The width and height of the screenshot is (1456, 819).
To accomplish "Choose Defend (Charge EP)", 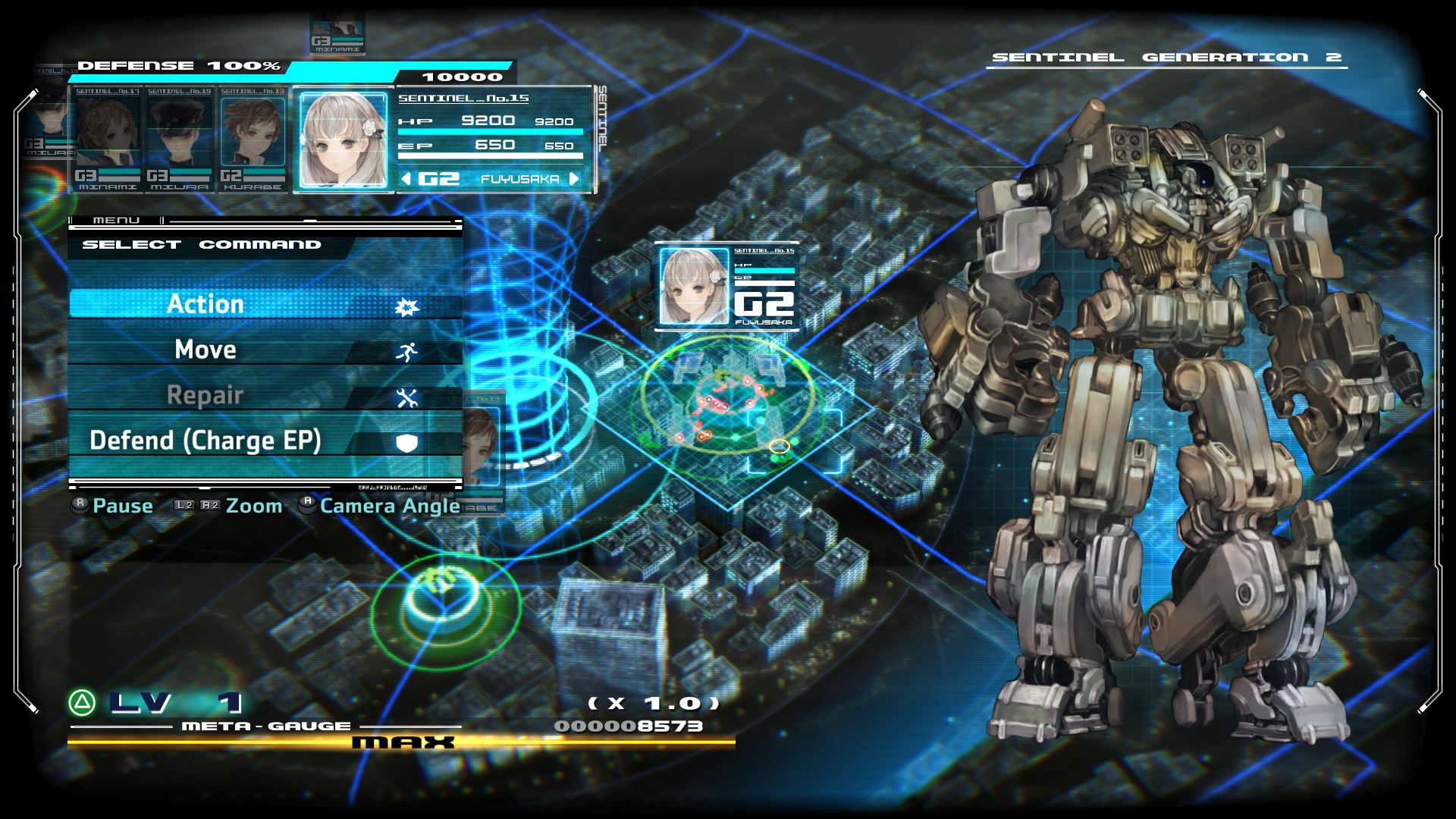I will (x=265, y=441).
